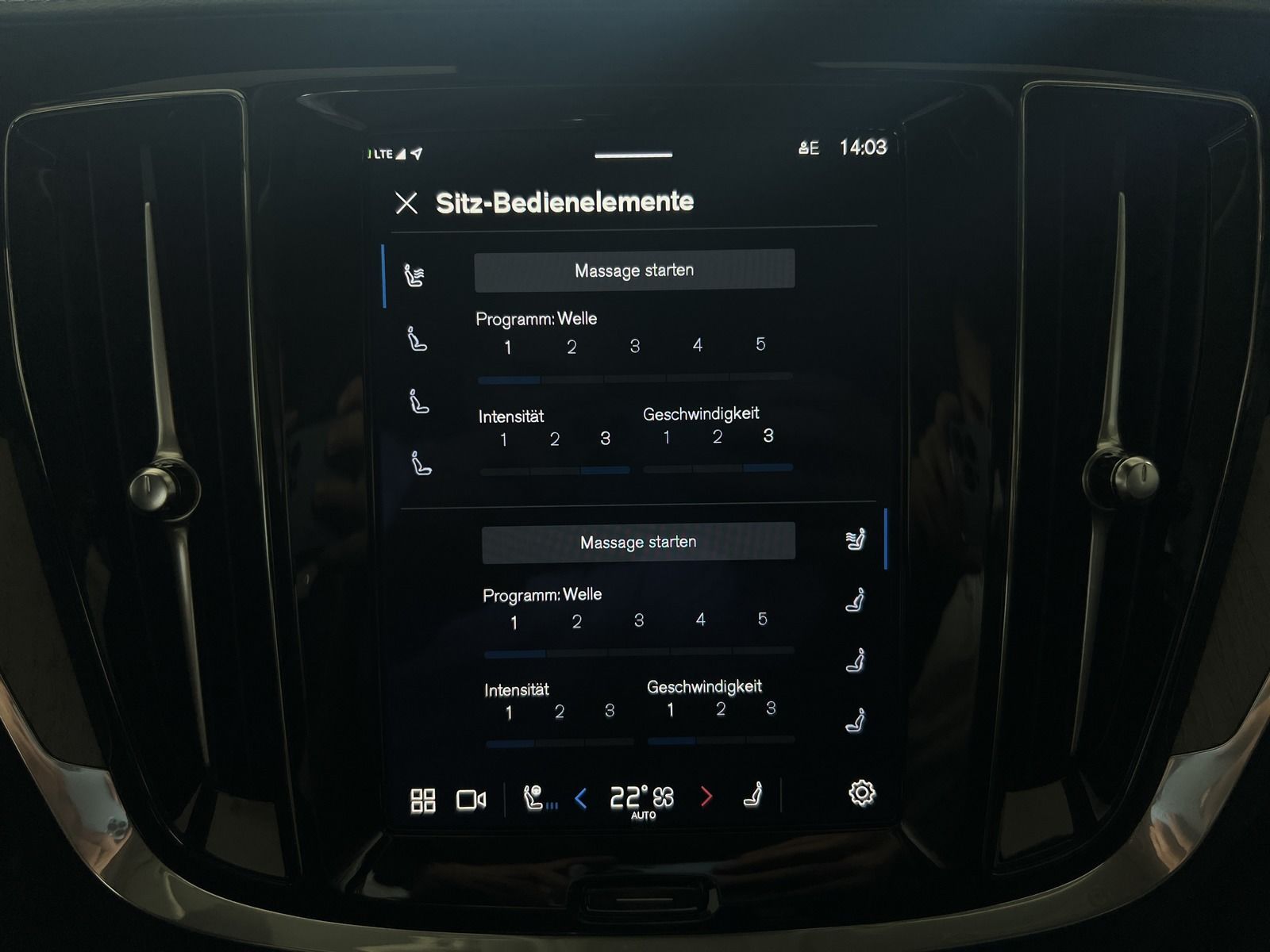Raise temperature with the red arrow
This screenshot has width=1270, height=952.
[x=706, y=797]
